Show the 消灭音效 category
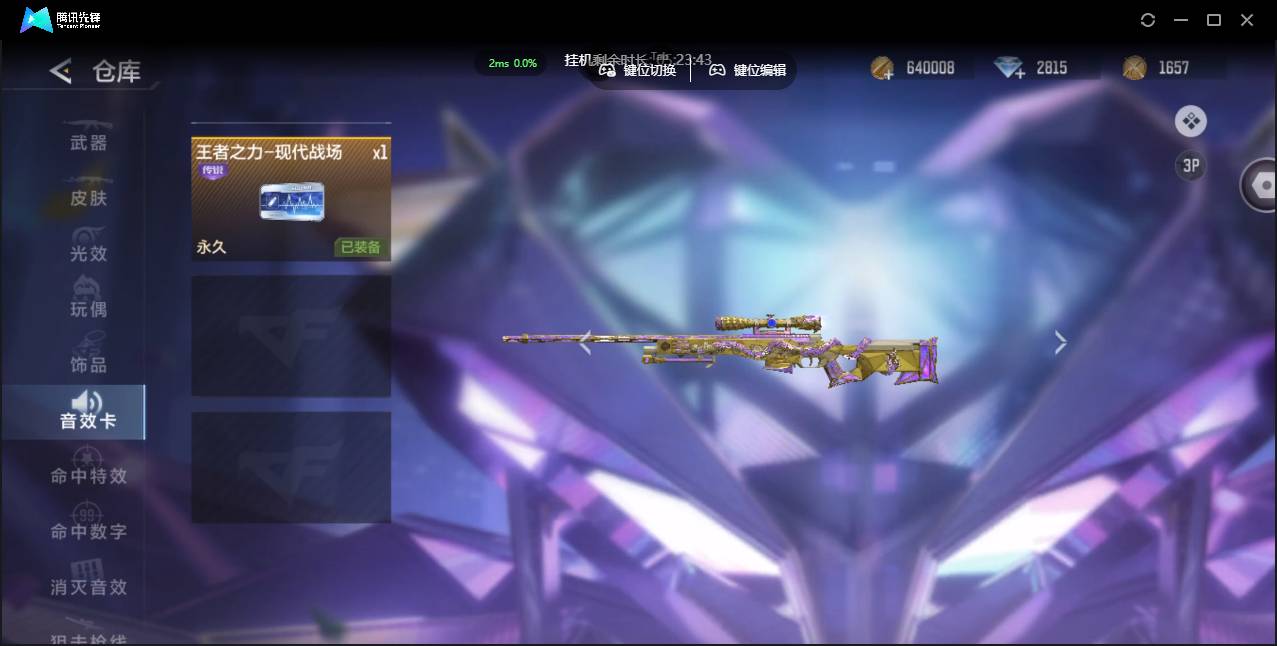1277x646 pixels. coord(88,586)
